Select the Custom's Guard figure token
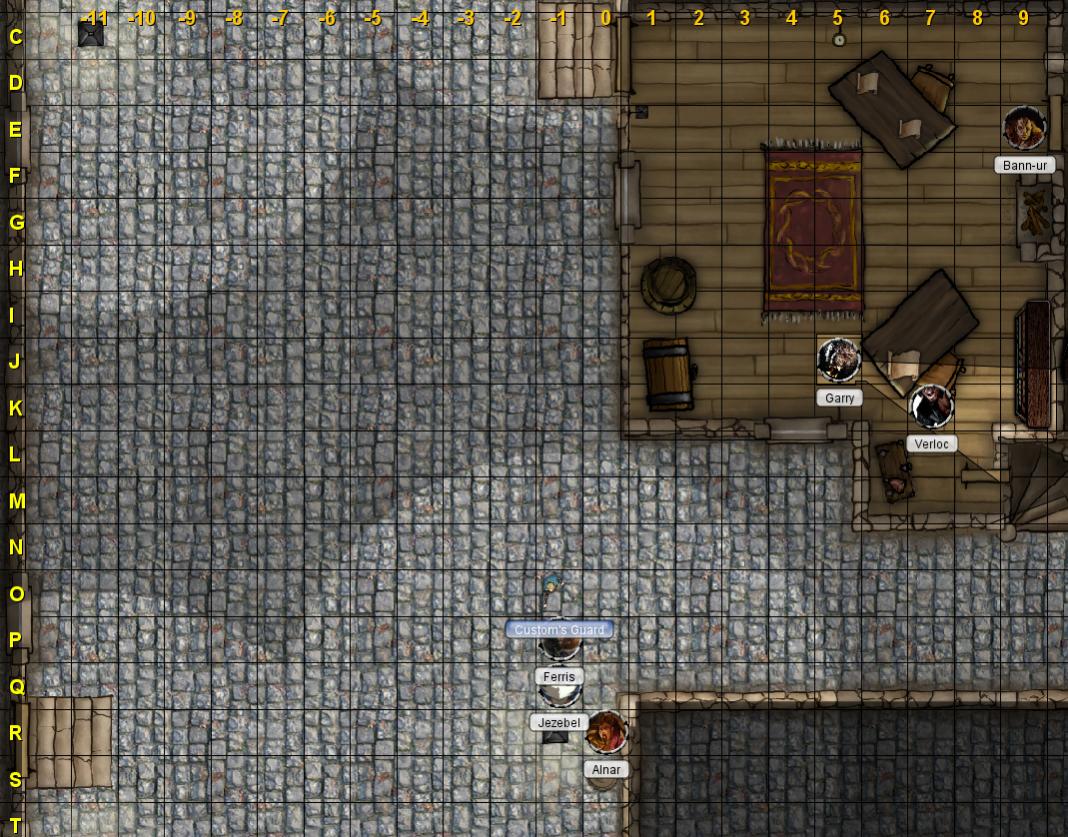 551,592
